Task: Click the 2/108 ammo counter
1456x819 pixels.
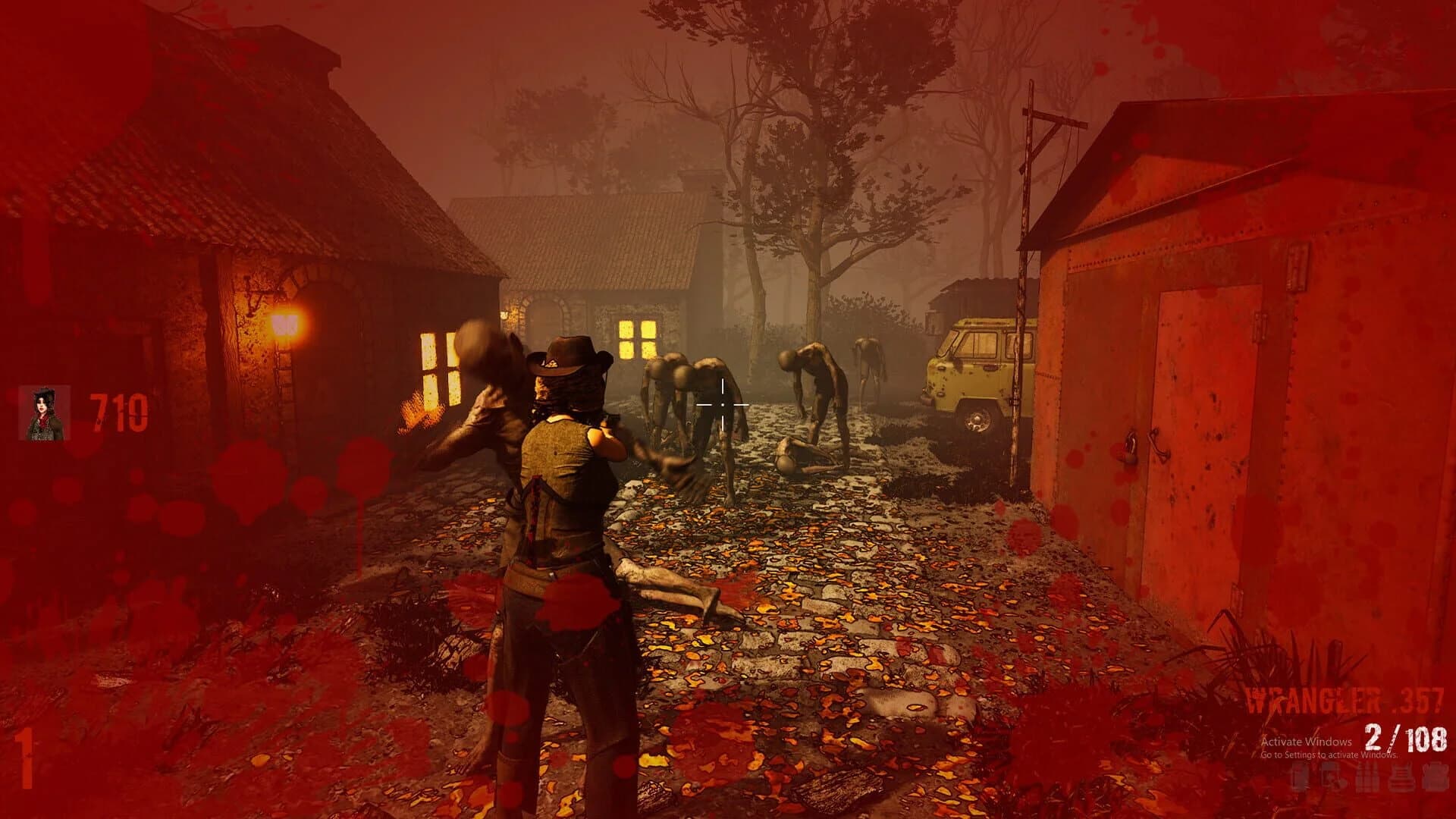Action: tap(1404, 737)
